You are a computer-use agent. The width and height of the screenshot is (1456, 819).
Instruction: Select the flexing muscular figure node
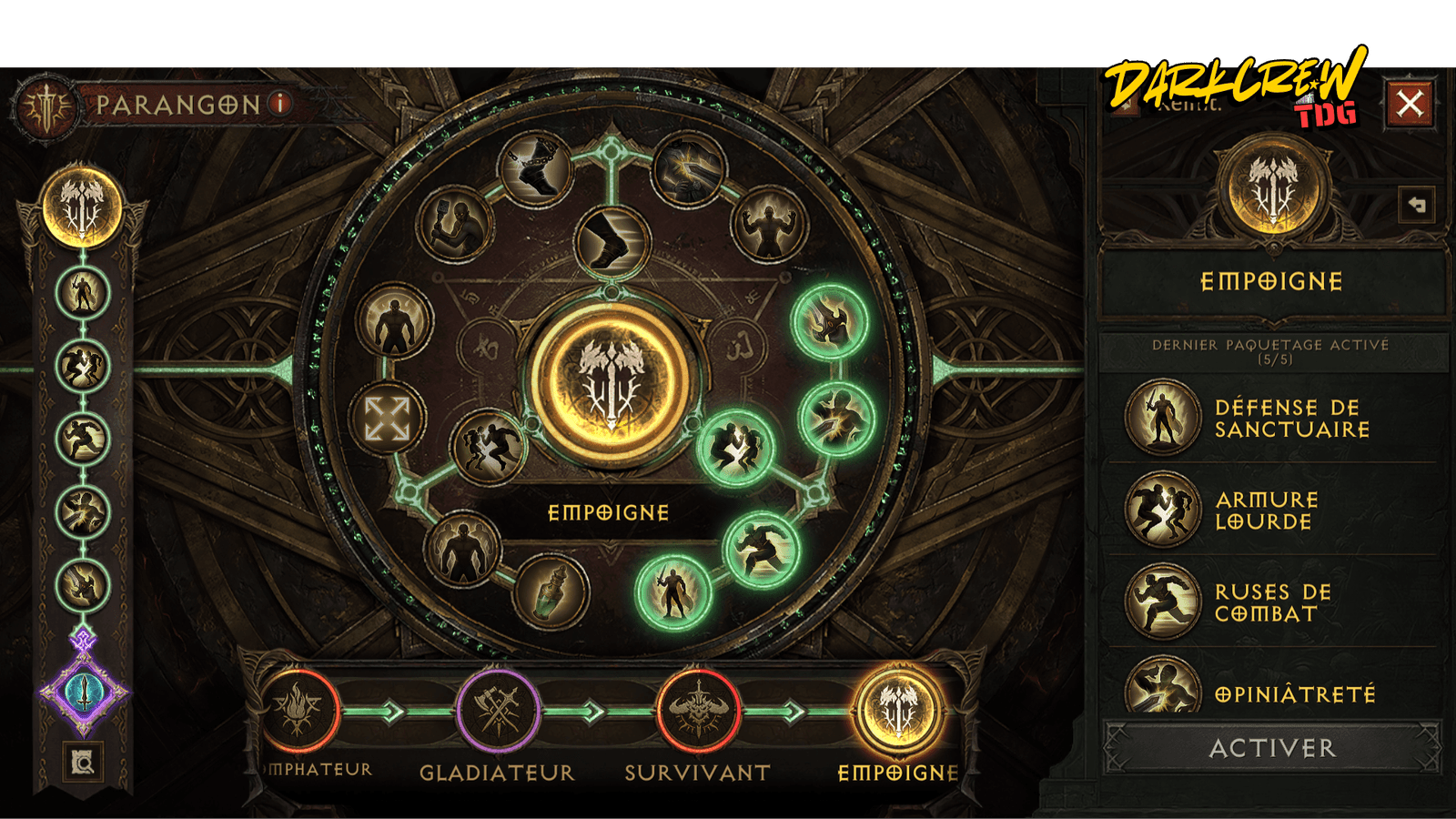770,224
